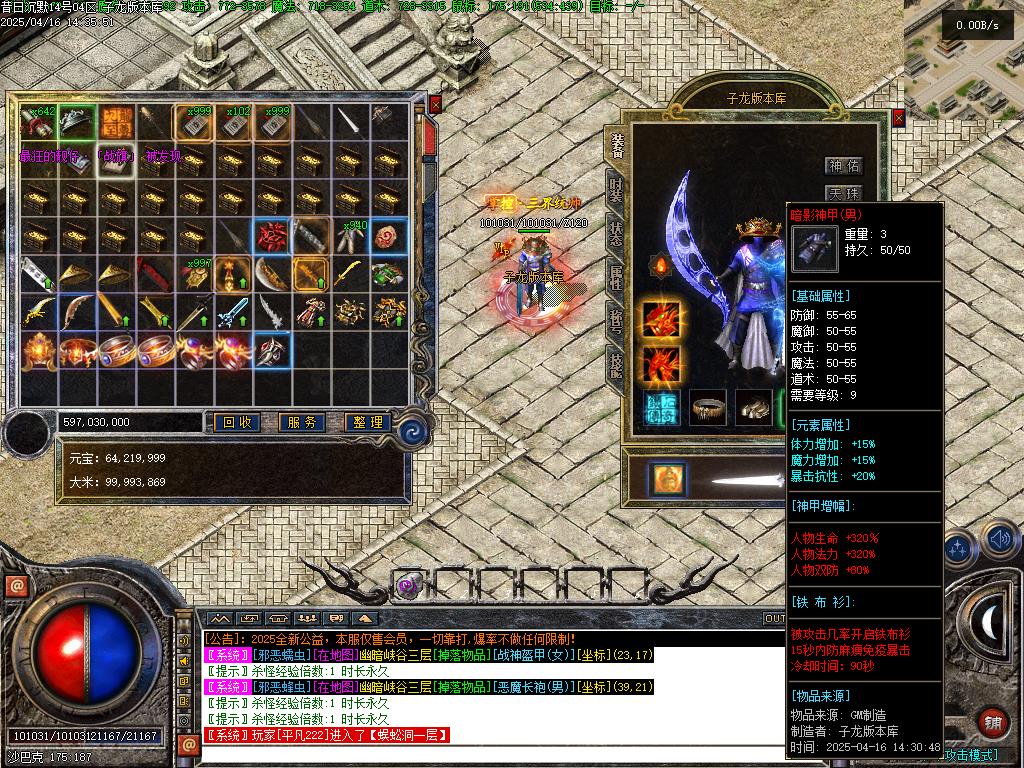
Task: Close the inventory bag window
Action: 435,104
